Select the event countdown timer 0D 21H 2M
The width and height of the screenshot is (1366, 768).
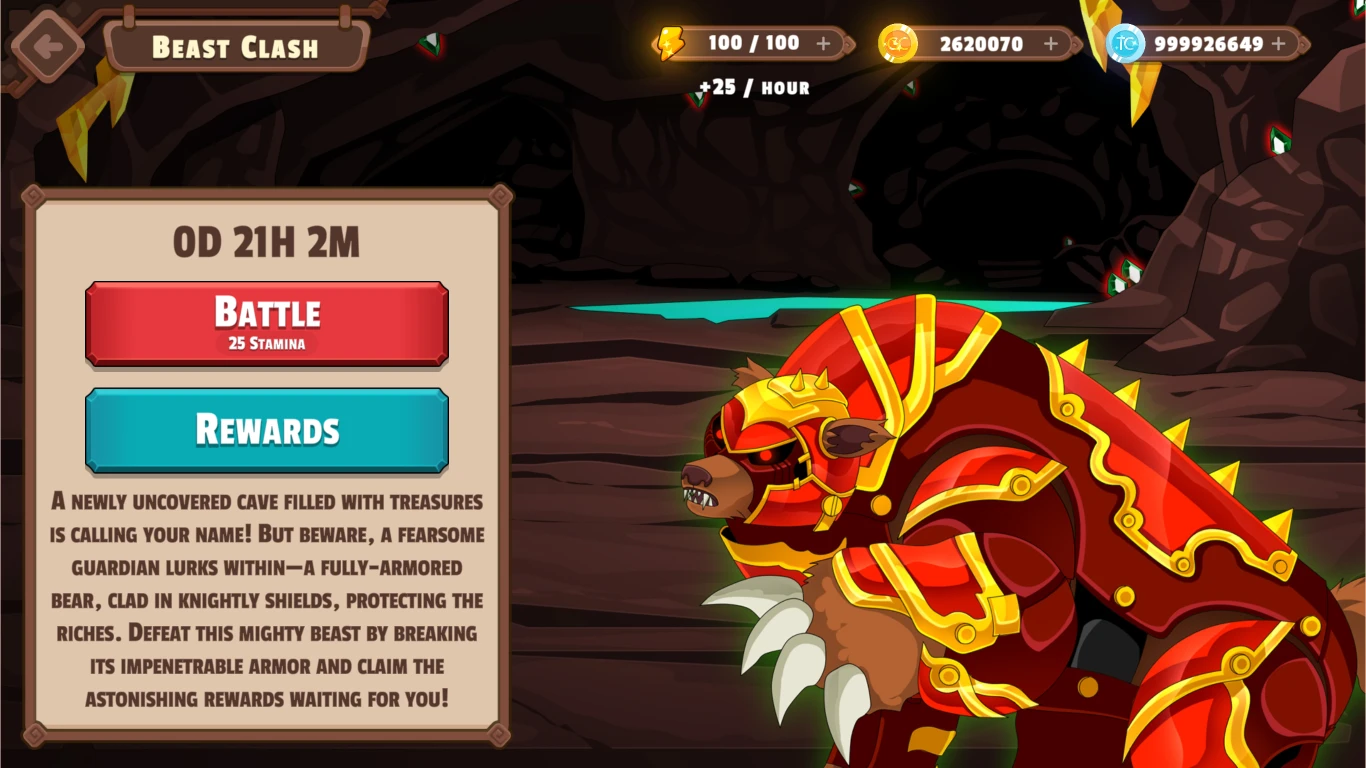click(x=266, y=240)
